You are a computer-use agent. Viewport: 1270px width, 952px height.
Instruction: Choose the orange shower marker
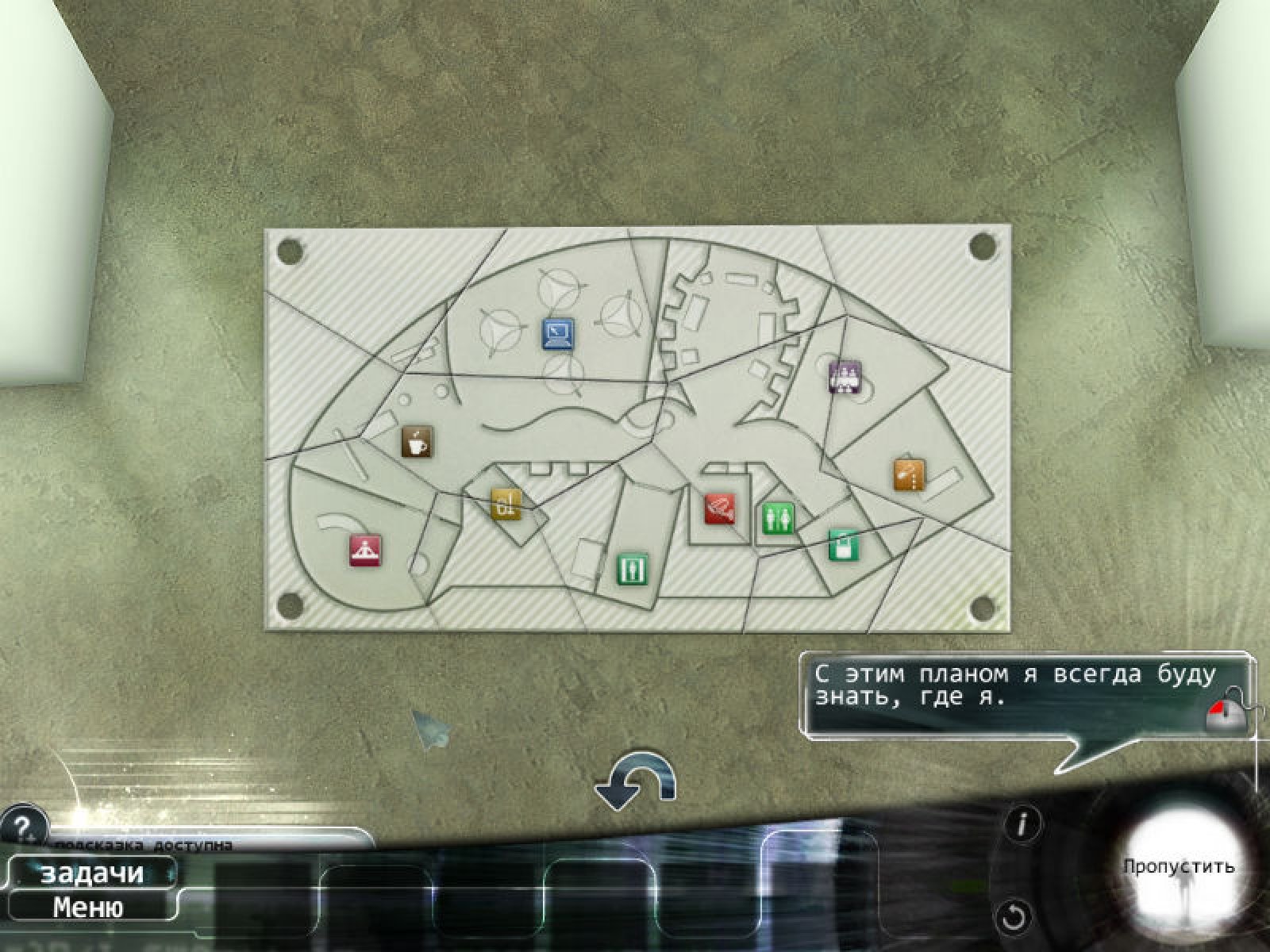click(x=910, y=474)
